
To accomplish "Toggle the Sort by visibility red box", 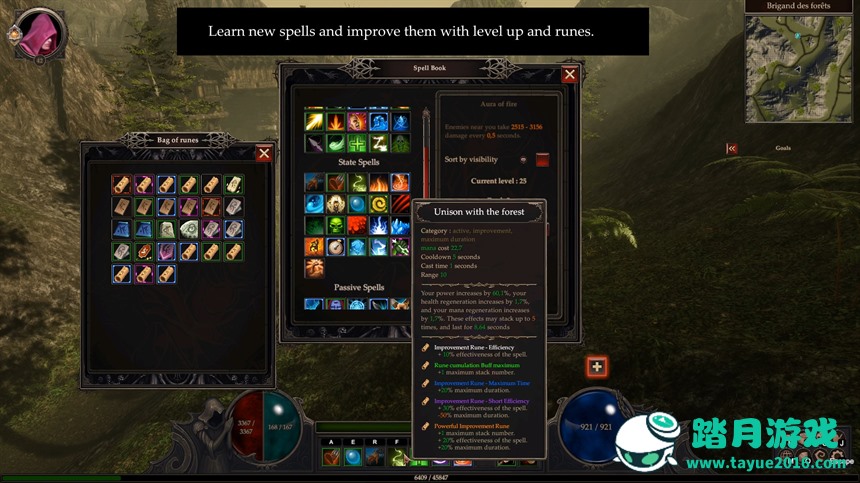I will point(542,160).
